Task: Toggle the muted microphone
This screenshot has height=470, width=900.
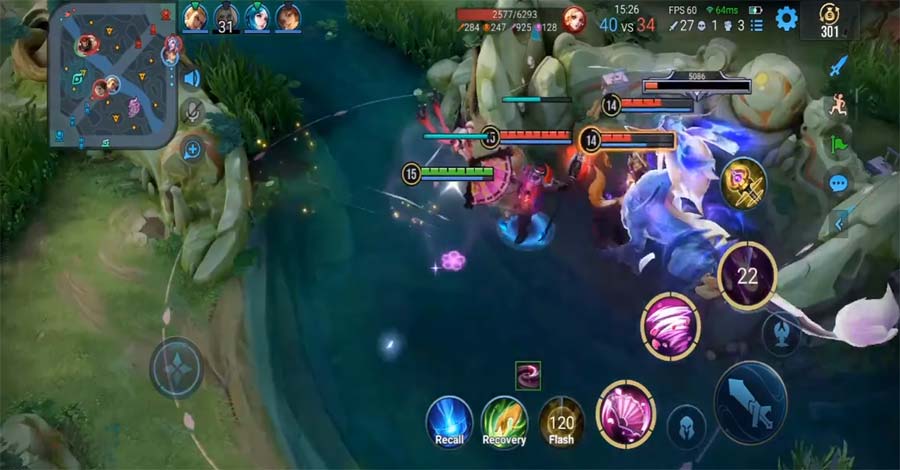Action: [x=191, y=113]
